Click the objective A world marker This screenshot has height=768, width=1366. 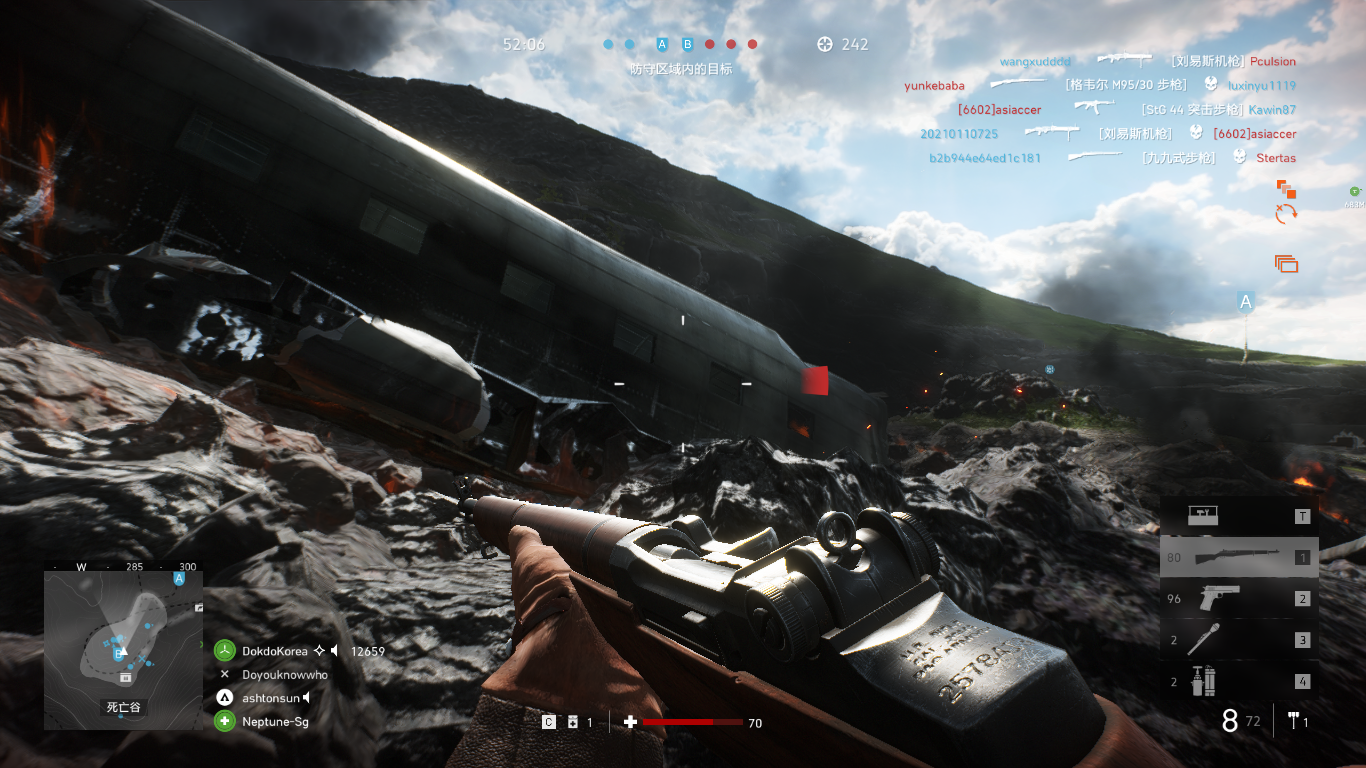coord(1246,301)
